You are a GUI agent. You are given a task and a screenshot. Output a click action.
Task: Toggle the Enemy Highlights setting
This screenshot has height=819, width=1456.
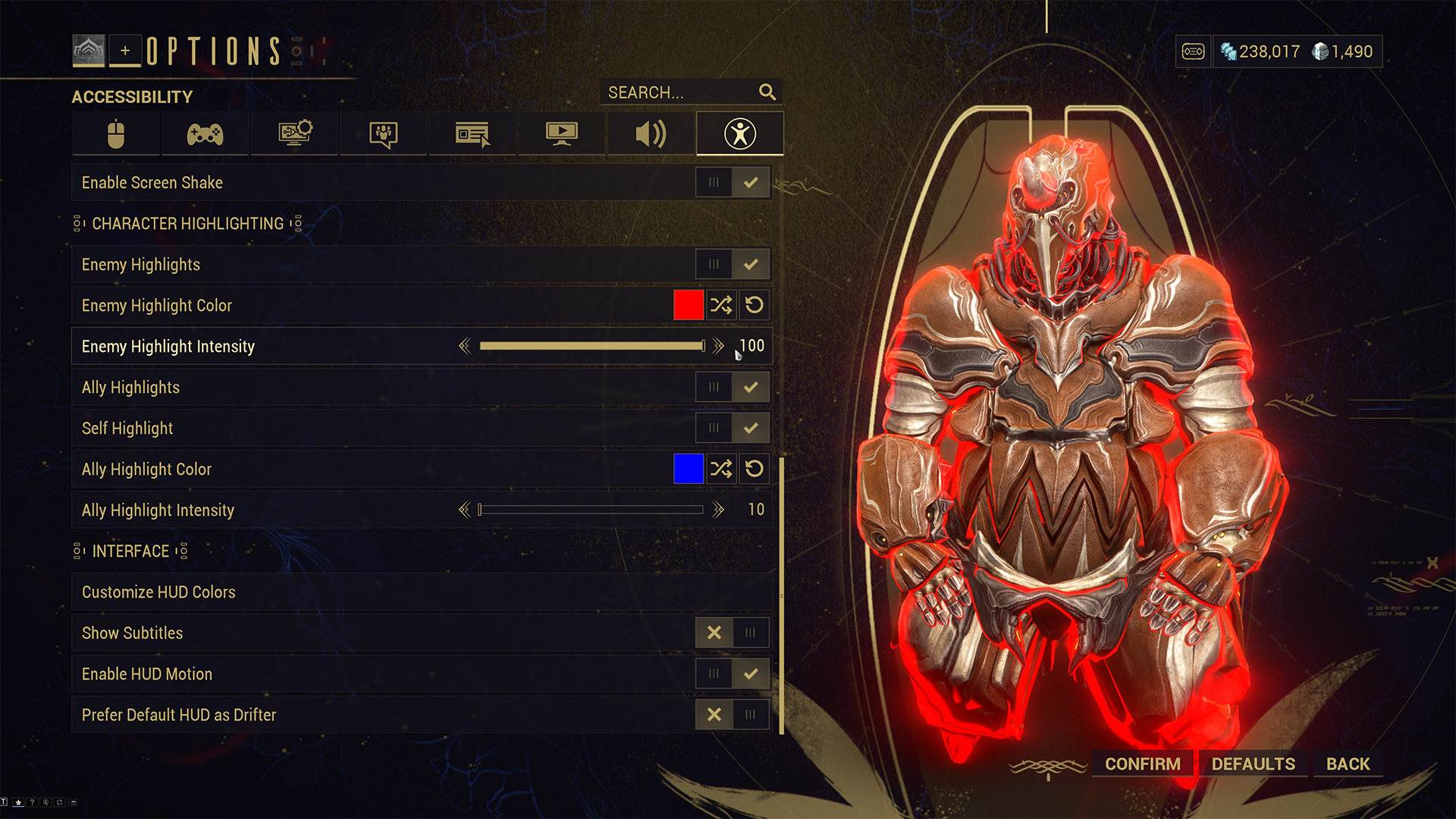tap(733, 265)
